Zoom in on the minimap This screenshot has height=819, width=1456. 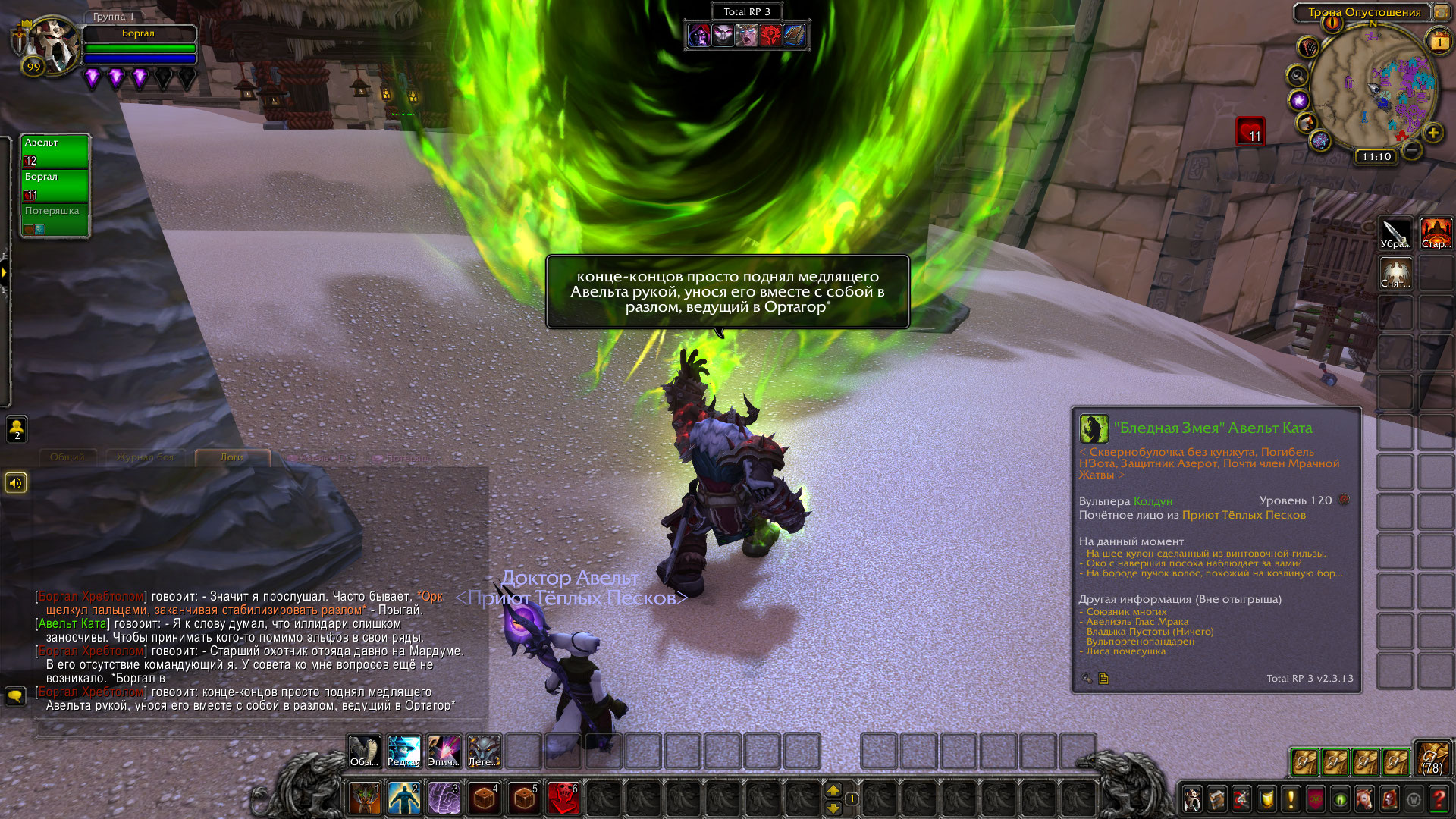[1432, 133]
